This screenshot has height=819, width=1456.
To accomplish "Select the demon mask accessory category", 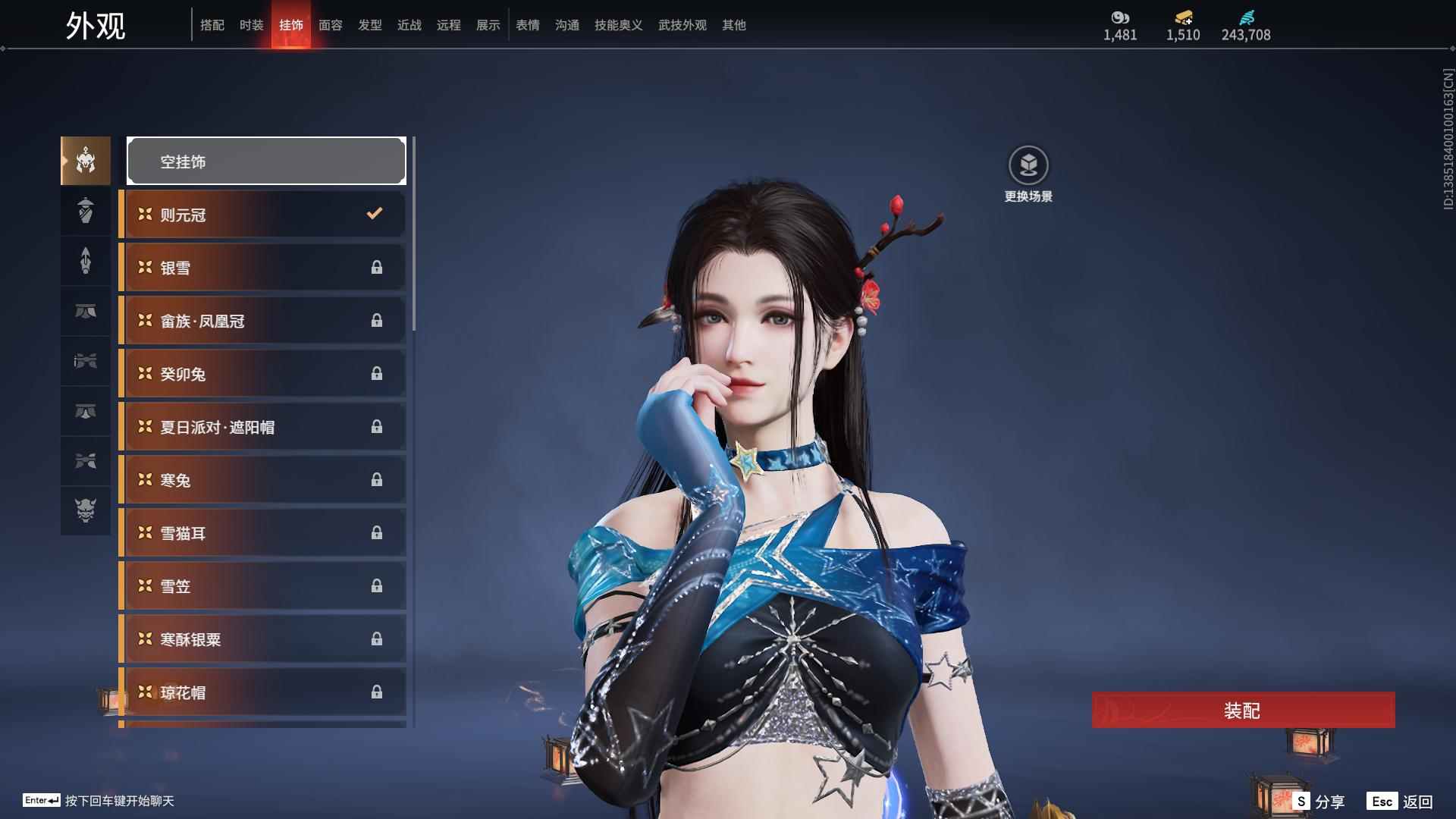I will coord(86,510).
